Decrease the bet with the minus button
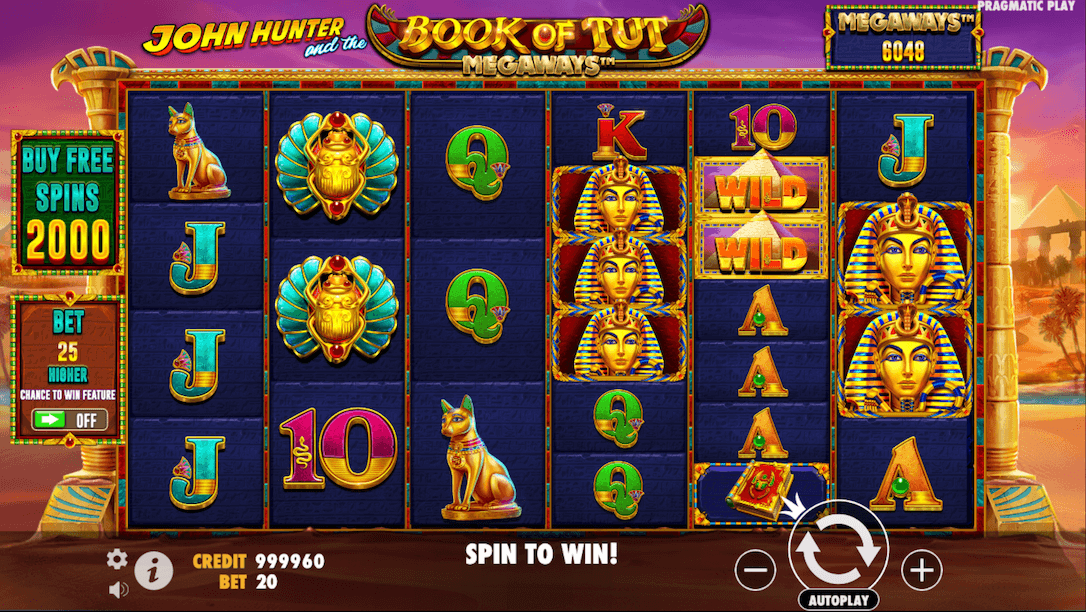The height and width of the screenshot is (612, 1086). click(x=755, y=570)
